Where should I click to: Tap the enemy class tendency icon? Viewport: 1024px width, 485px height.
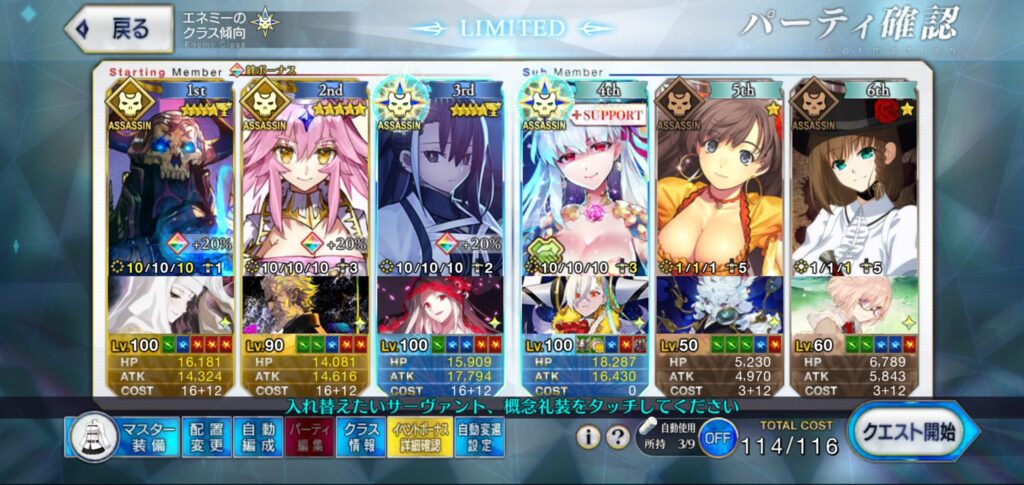click(265, 22)
